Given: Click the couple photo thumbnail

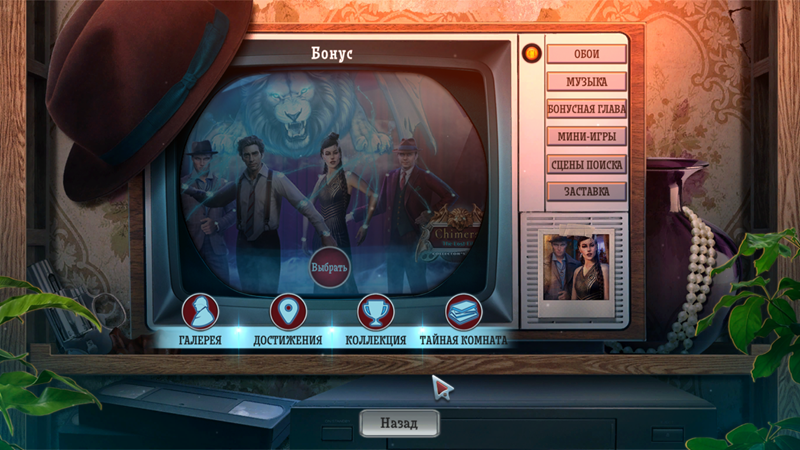Looking at the screenshot, I should [x=574, y=267].
